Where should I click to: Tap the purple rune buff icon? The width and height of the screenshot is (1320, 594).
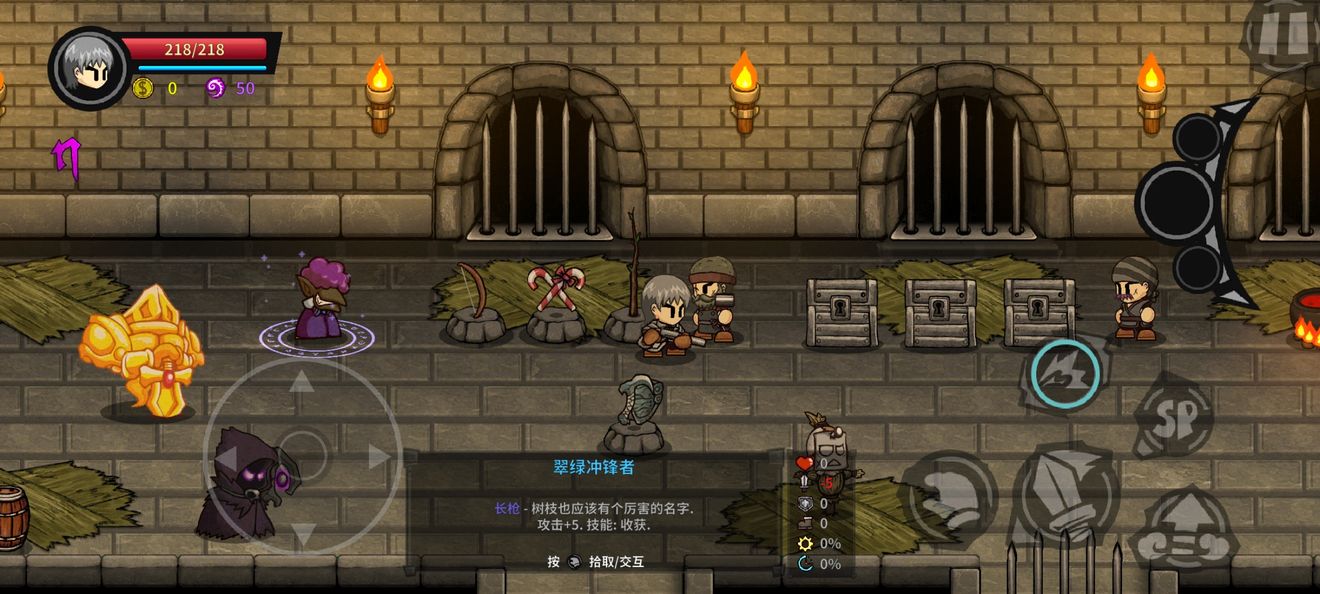(66, 158)
